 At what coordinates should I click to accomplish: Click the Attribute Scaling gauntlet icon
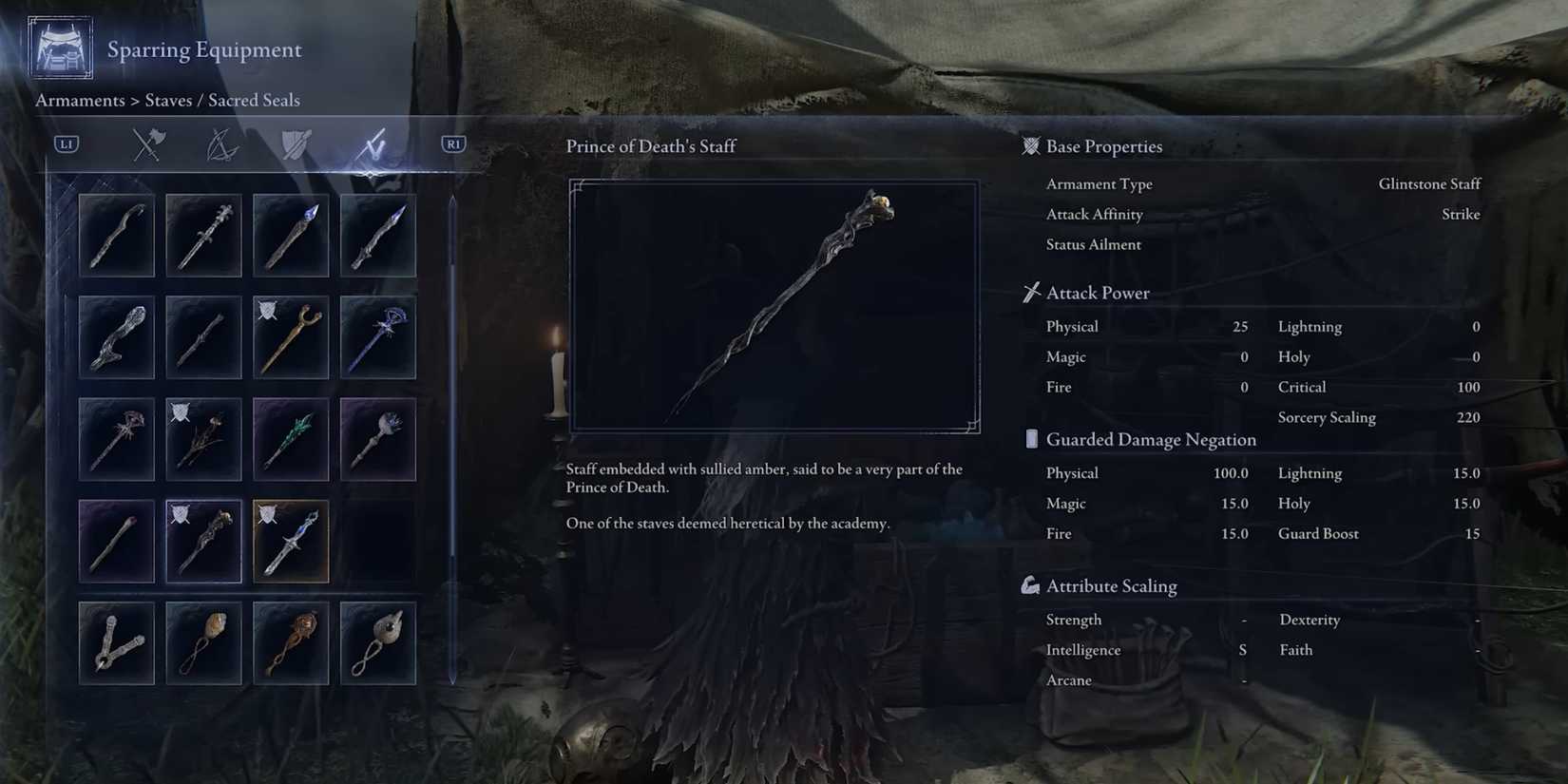(1030, 586)
